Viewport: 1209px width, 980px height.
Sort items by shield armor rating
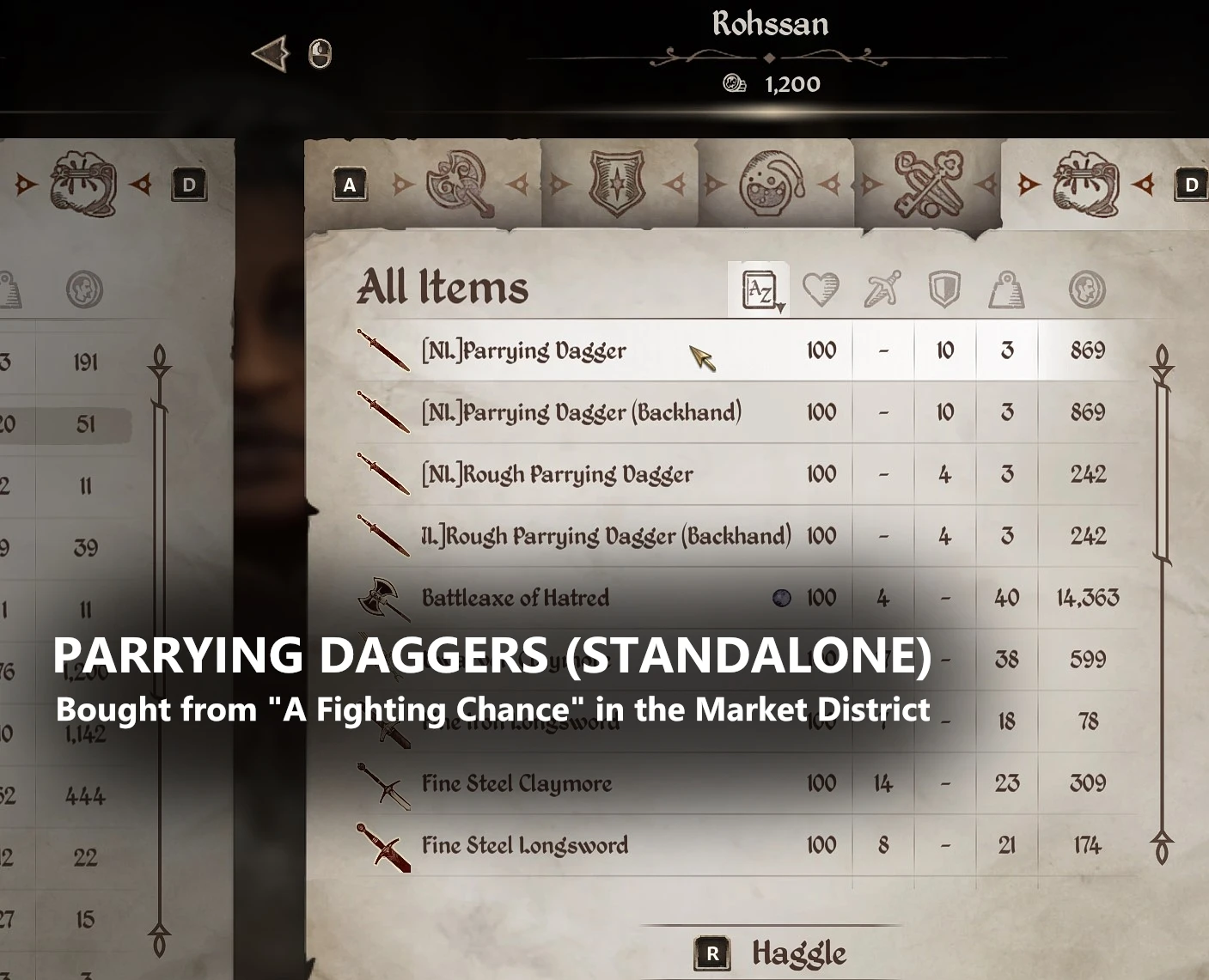pyautogui.click(x=944, y=290)
